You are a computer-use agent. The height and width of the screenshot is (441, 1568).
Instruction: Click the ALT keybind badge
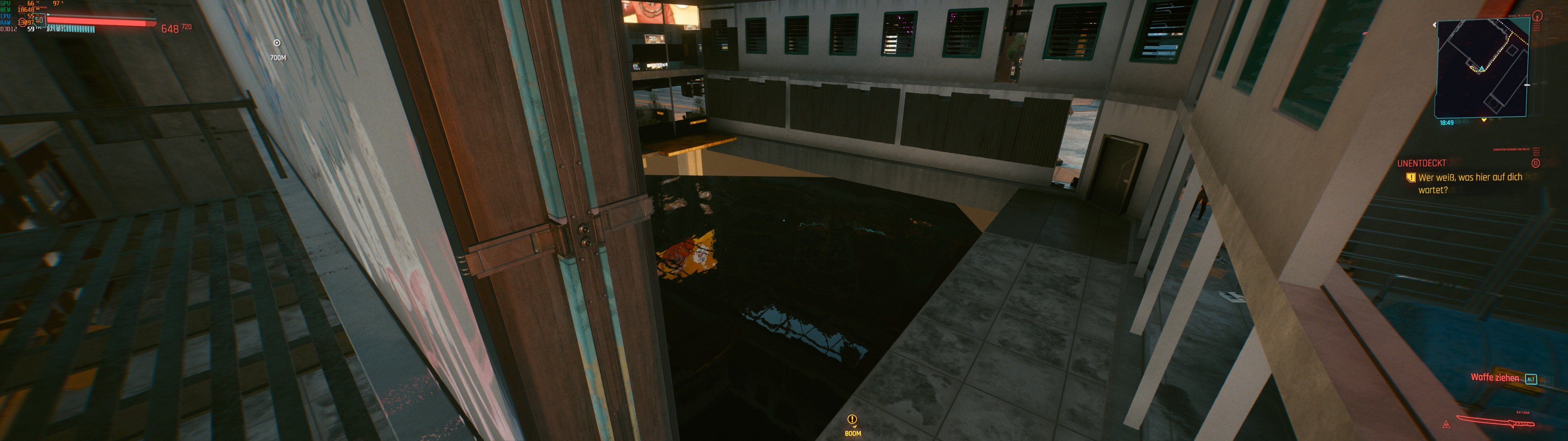pyautogui.click(x=1532, y=379)
